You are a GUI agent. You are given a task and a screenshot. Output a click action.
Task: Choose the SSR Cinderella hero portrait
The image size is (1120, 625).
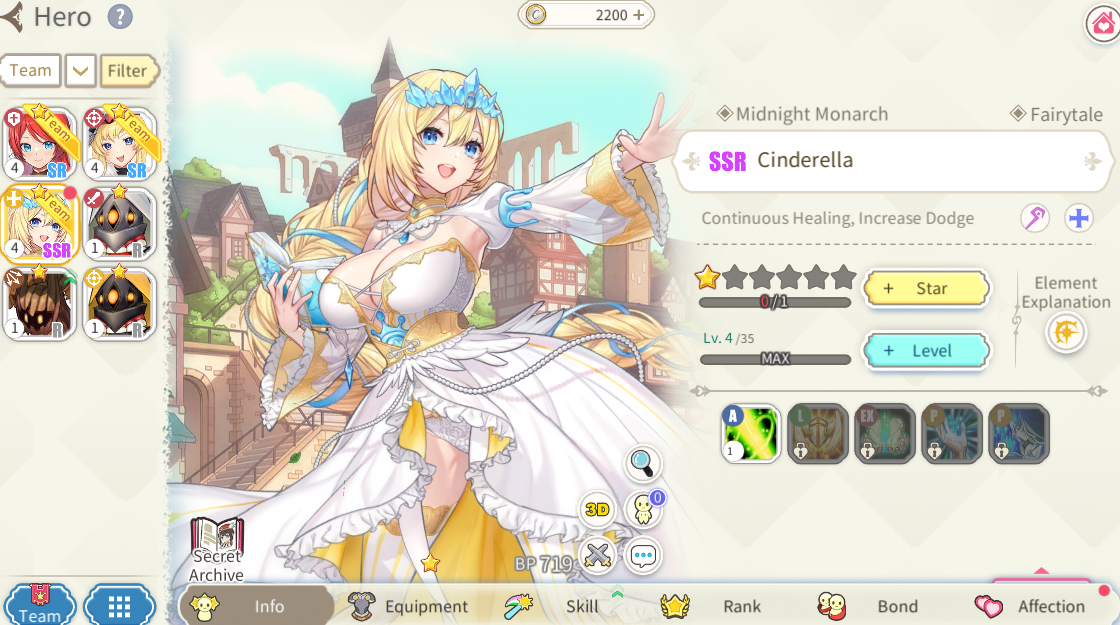(x=39, y=223)
